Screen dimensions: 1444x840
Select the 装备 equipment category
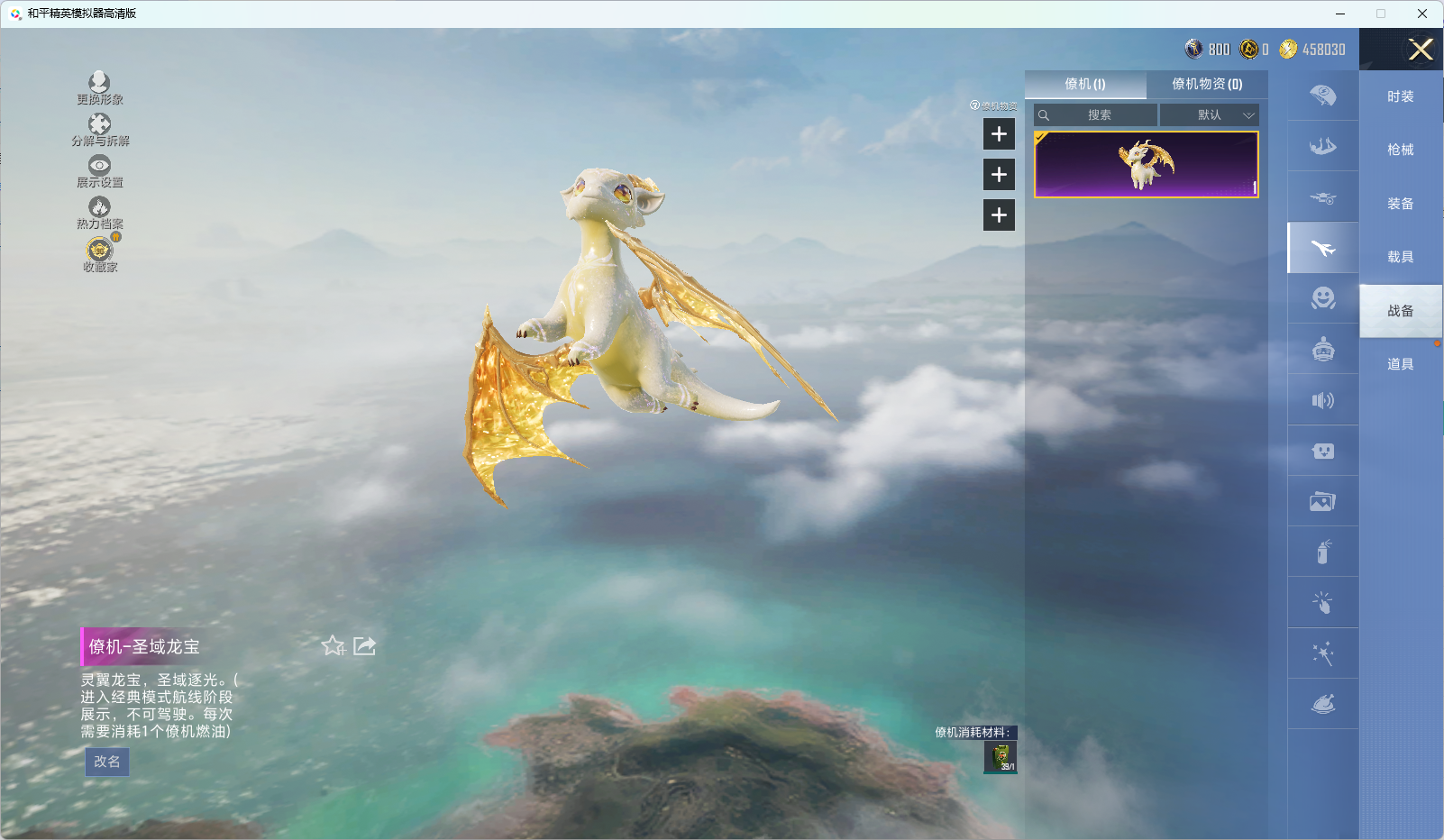click(1400, 204)
